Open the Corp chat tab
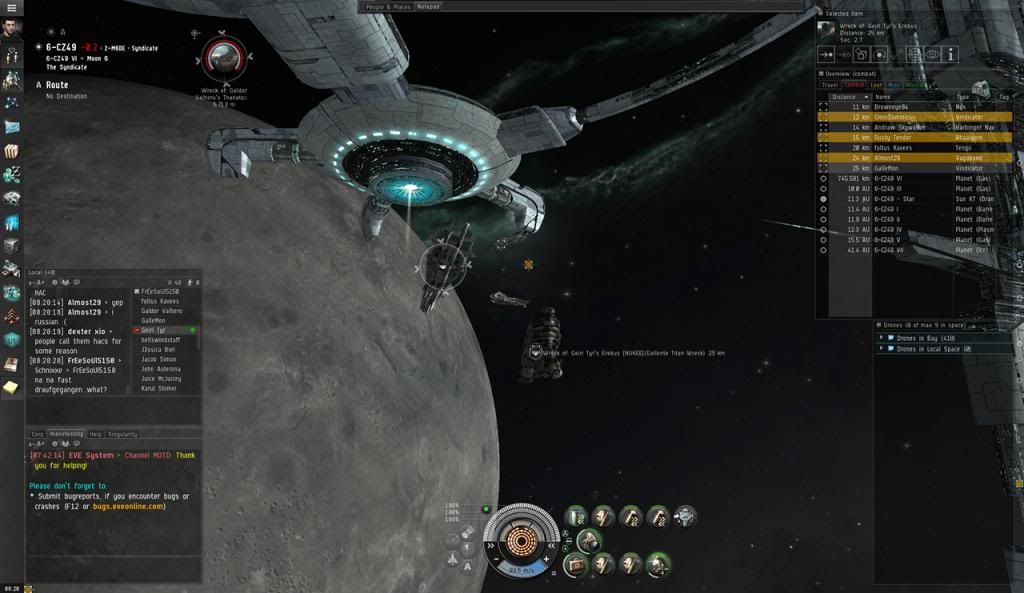Screen dimensions: 1024x593 [x=37, y=434]
